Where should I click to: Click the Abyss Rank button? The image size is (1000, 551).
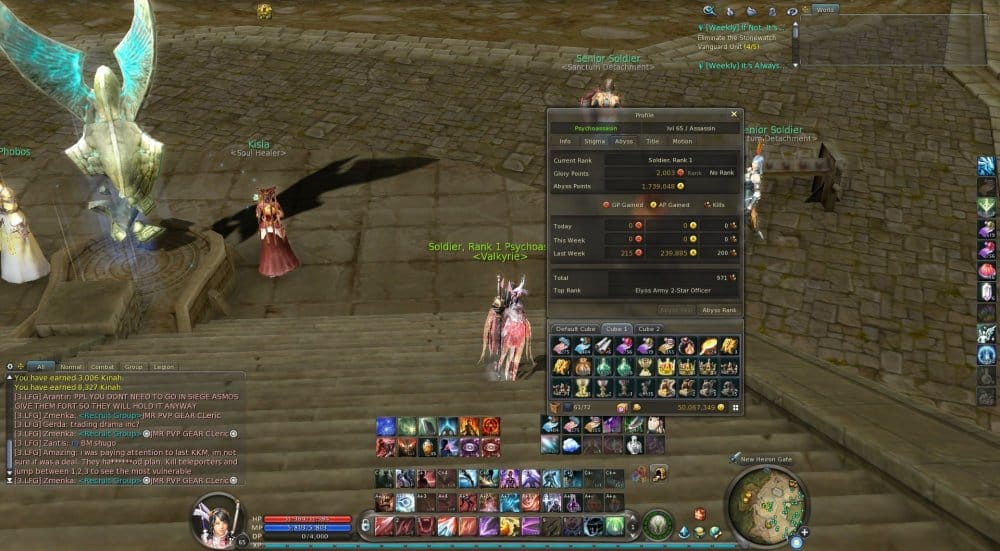[719, 310]
